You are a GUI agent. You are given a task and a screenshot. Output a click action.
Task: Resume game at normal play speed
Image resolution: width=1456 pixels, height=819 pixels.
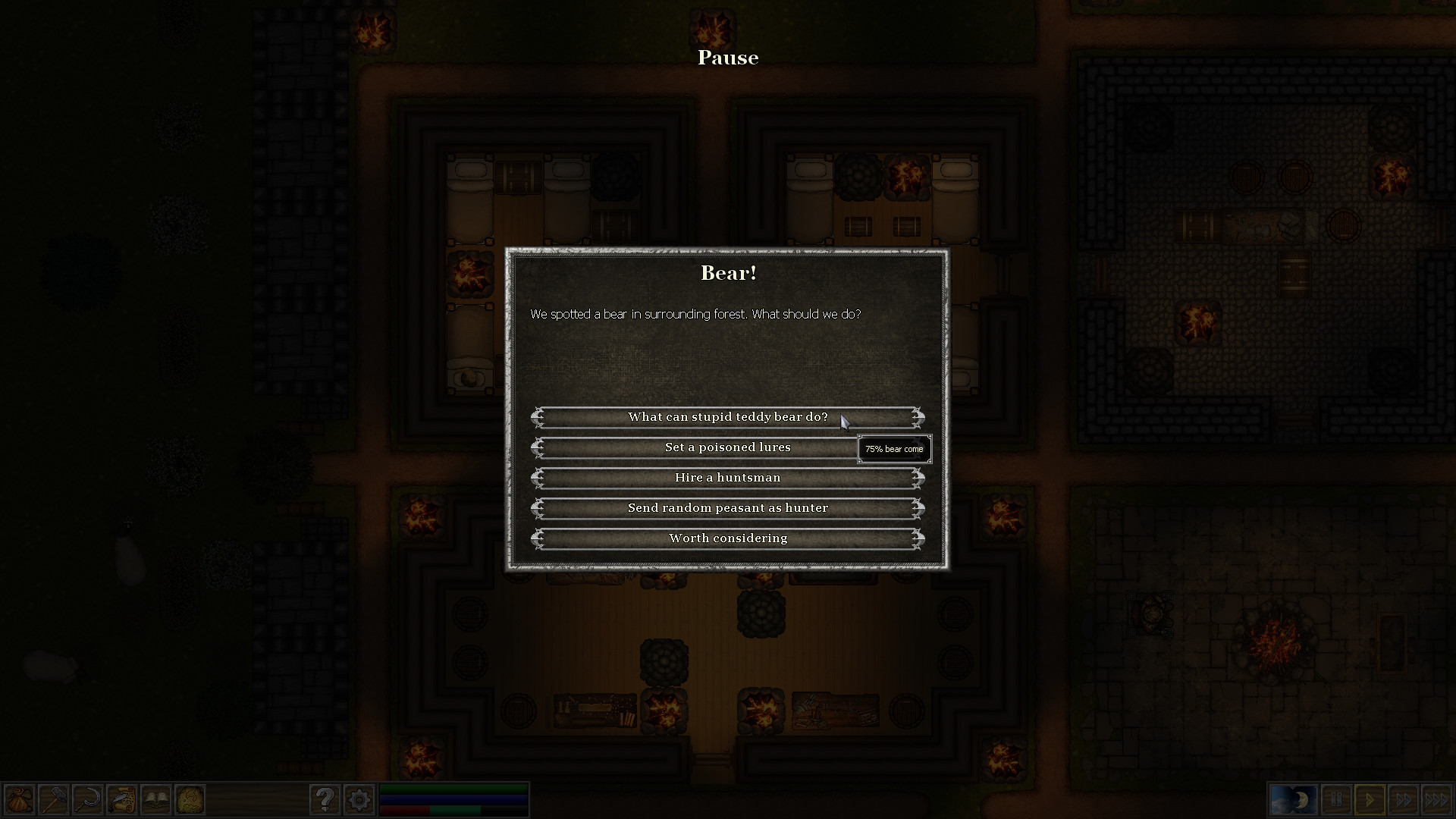pyautogui.click(x=1369, y=799)
